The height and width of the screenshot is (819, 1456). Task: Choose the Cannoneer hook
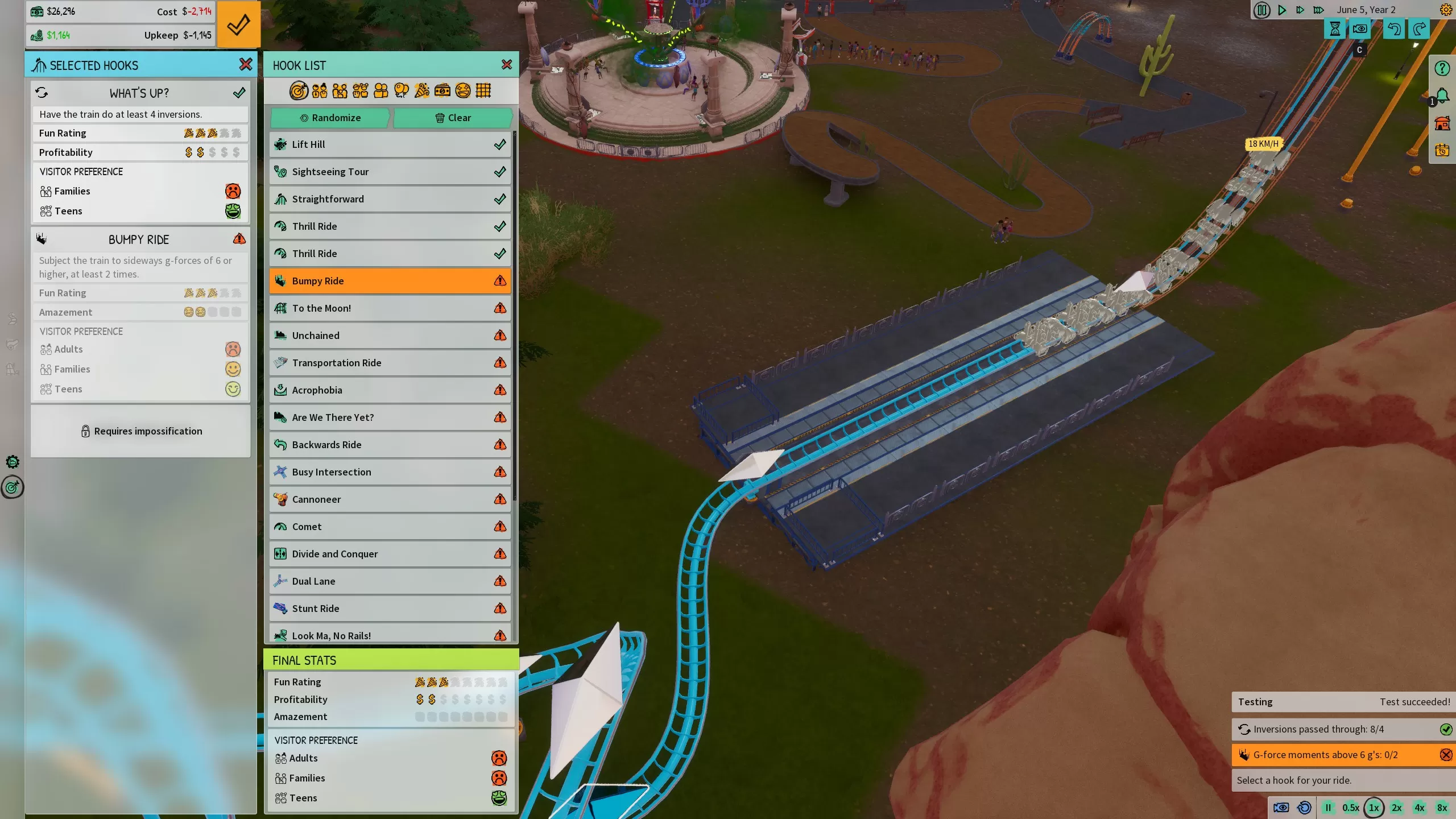click(390, 499)
